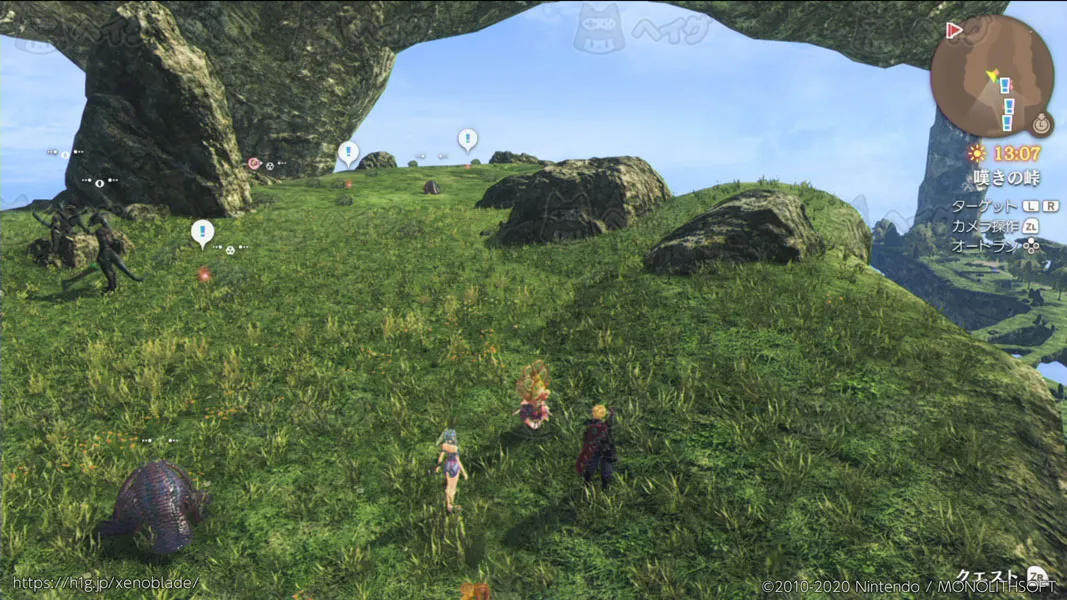Click the clock icon on the minimap rim
The height and width of the screenshot is (600, 1067).
(x=1042, y=125)
